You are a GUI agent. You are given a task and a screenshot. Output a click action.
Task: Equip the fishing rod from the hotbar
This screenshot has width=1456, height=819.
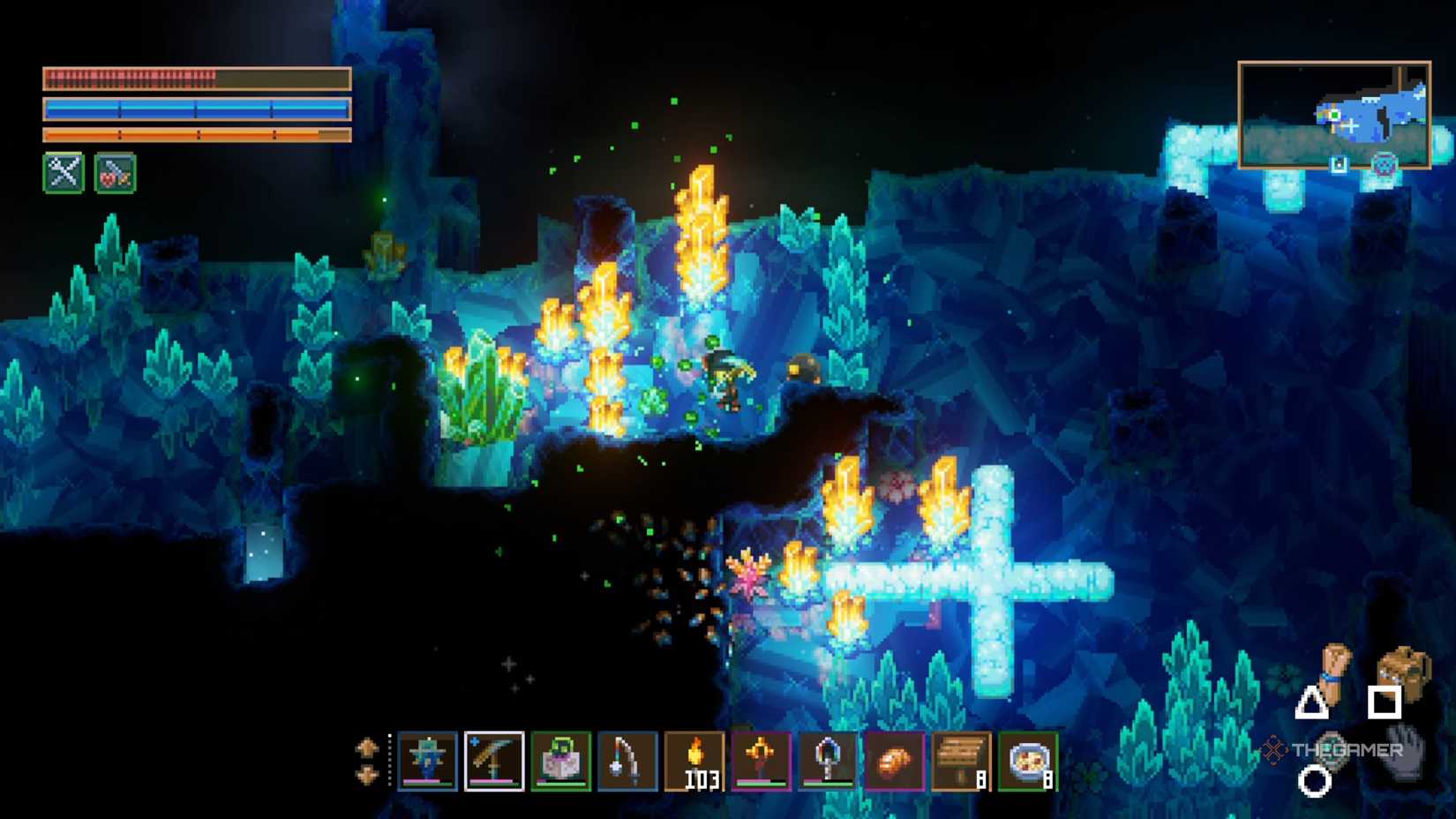point(627,760)
